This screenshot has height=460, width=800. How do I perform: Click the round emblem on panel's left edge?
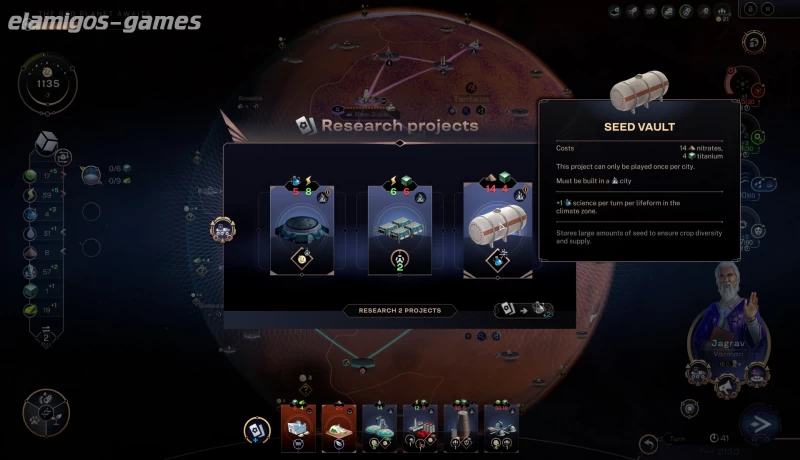[221, 229]
